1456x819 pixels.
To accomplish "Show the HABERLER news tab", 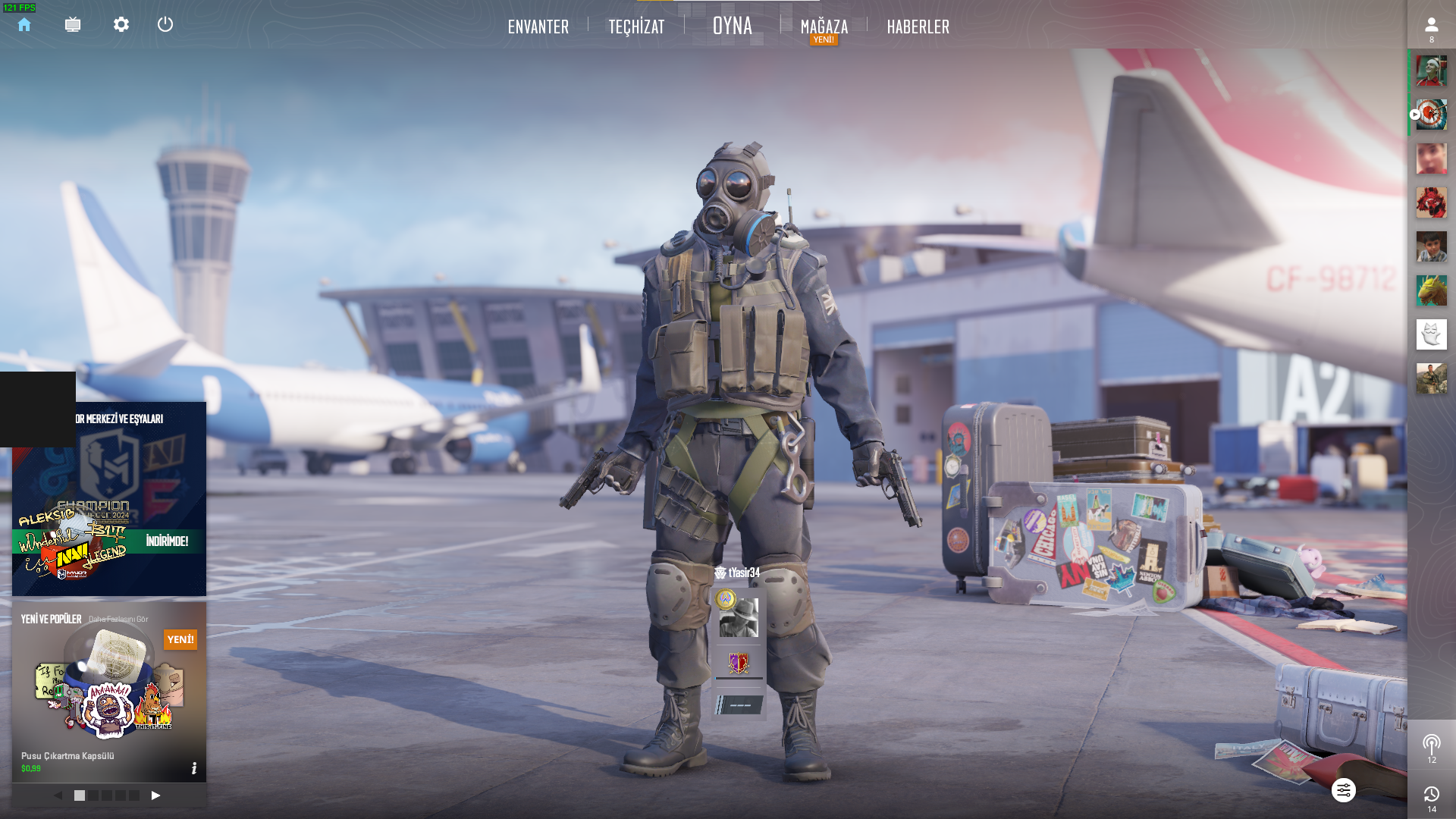I will [918, 27].
